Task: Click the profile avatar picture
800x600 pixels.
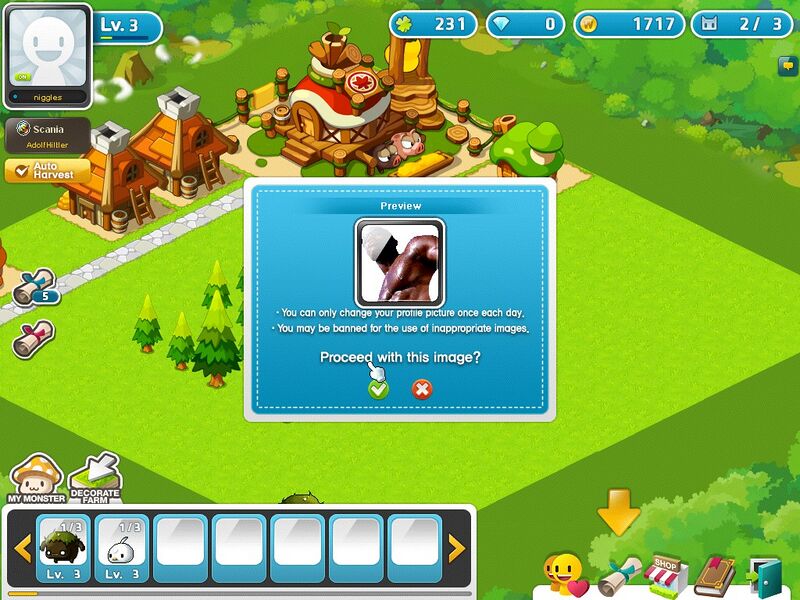Action: pos(49,49)
